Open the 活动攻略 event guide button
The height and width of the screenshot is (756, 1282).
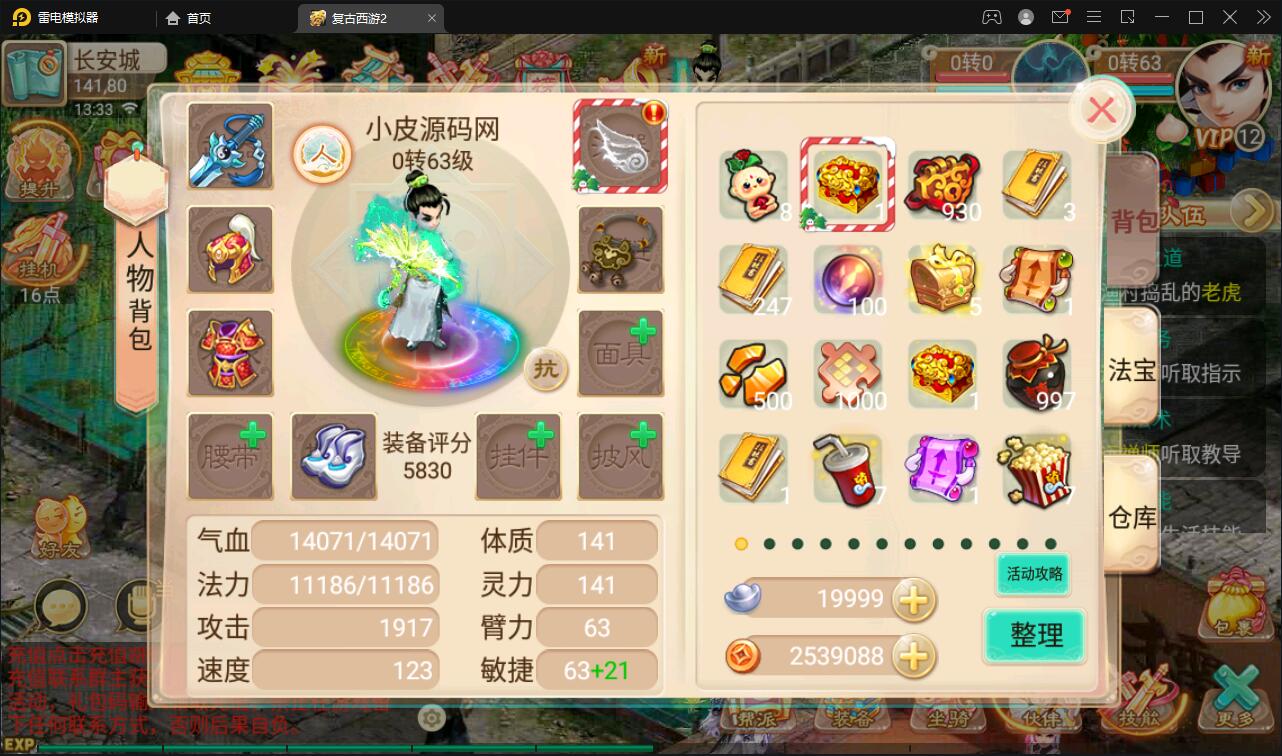click(x=1031, y=575)
